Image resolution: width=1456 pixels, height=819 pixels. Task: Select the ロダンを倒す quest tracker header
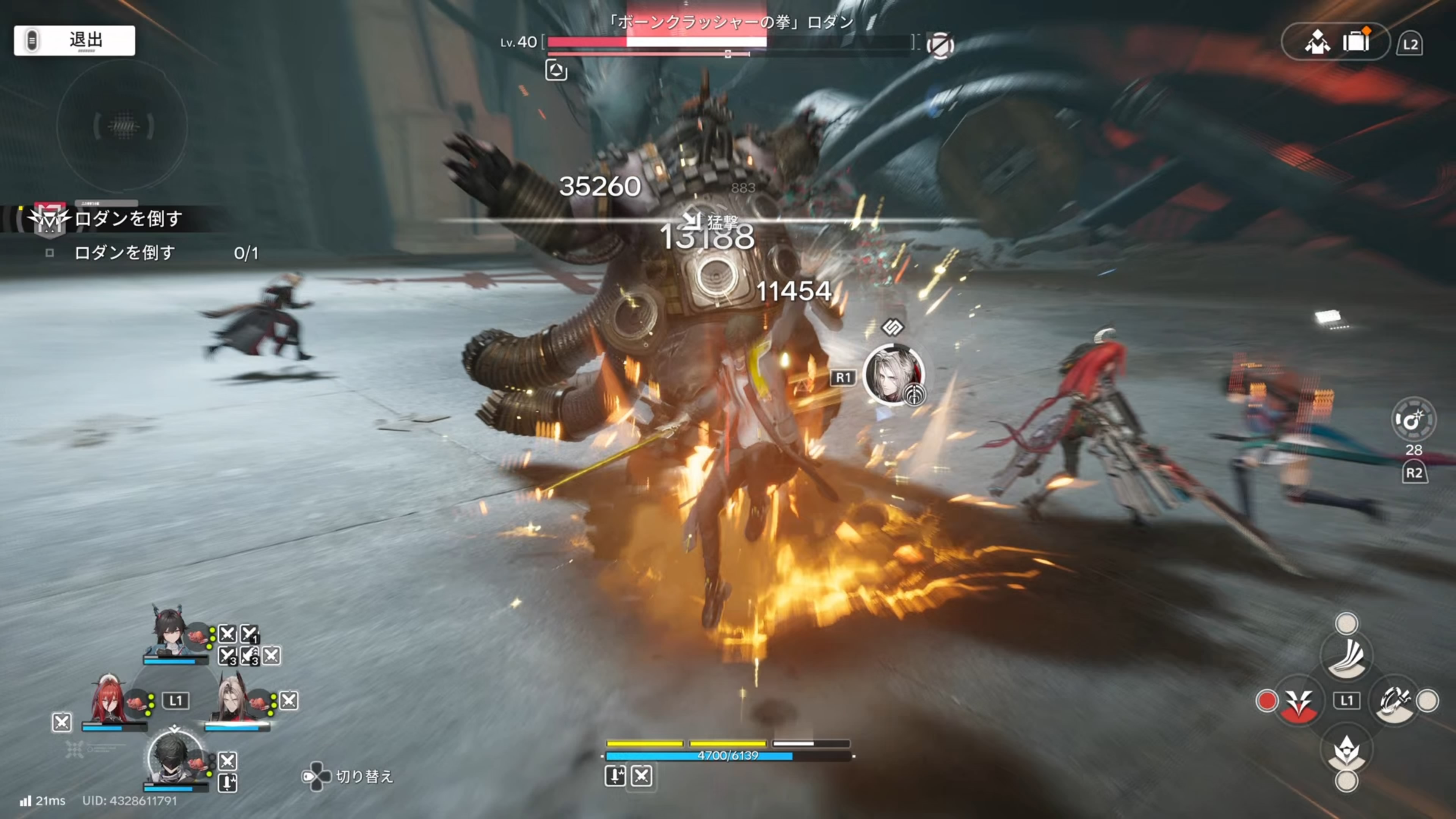(128, 219)
